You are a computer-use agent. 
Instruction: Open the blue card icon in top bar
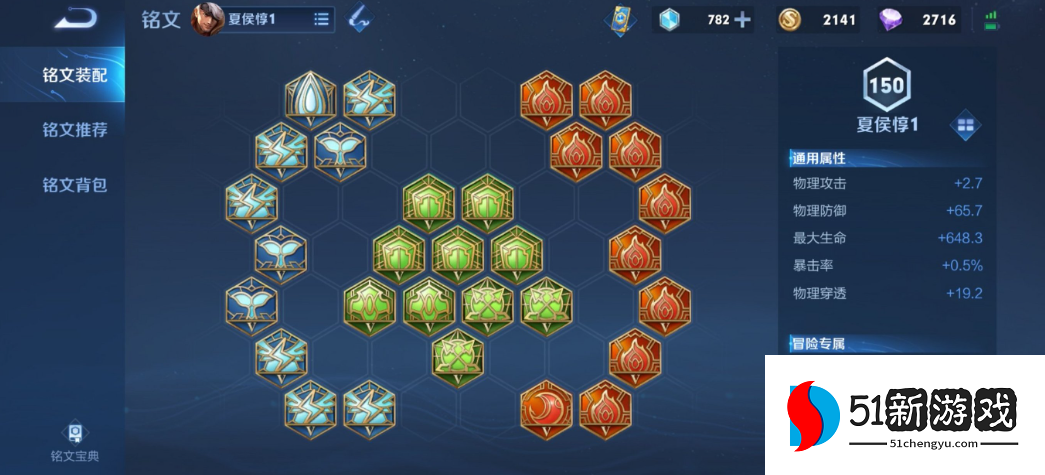[x=621, y=19]
